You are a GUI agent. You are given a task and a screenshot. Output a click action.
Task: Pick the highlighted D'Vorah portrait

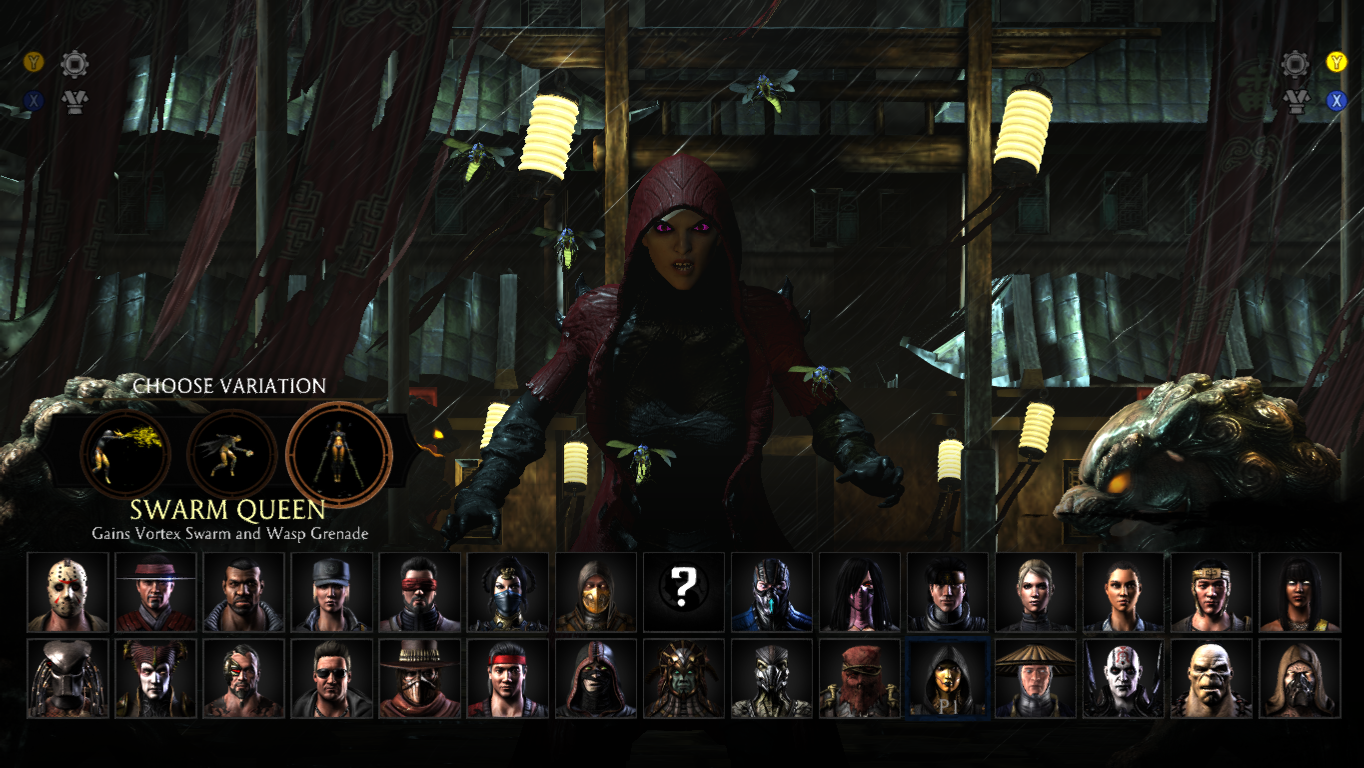[x=948, y=679]
